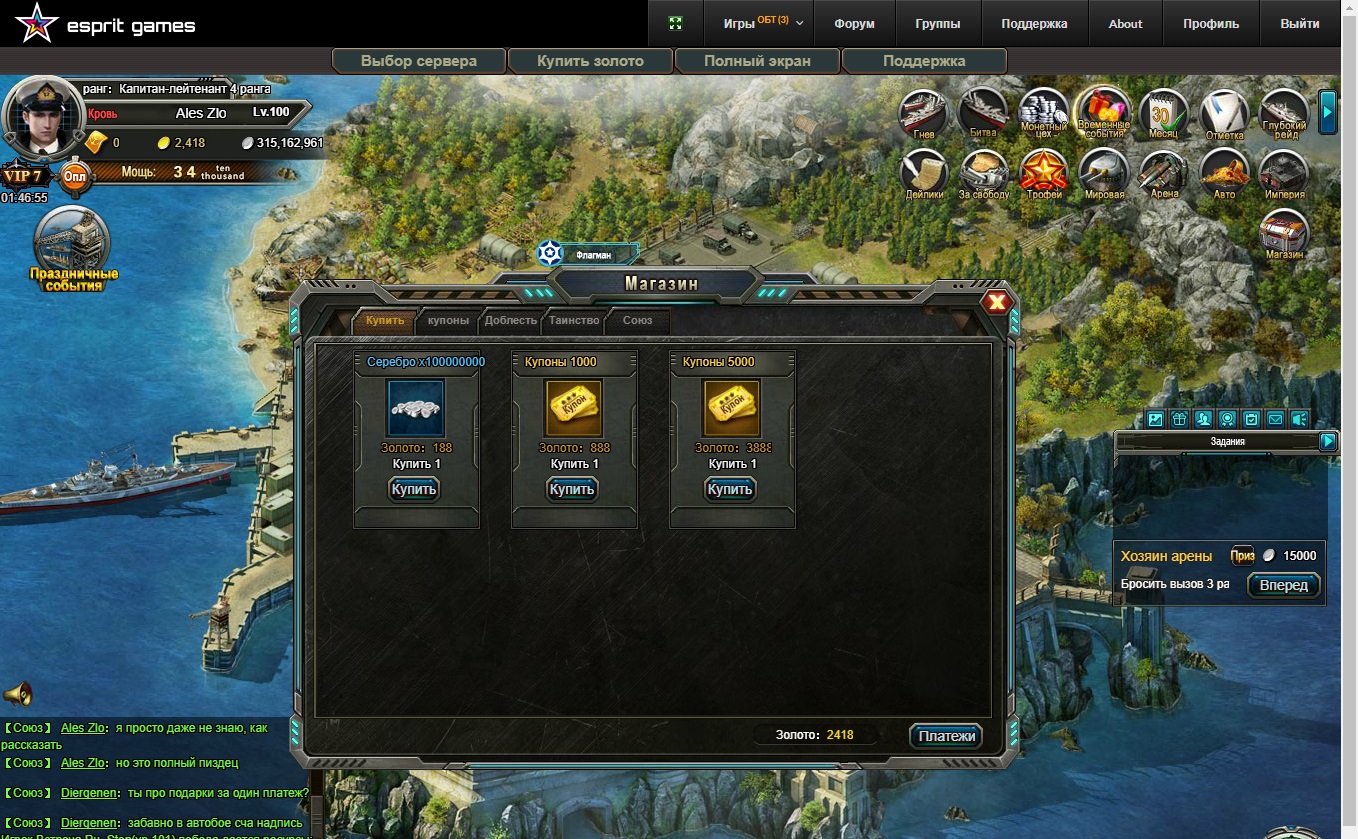Close the Магазин shop window
The image size is (1358, 839).
point(996,303)
